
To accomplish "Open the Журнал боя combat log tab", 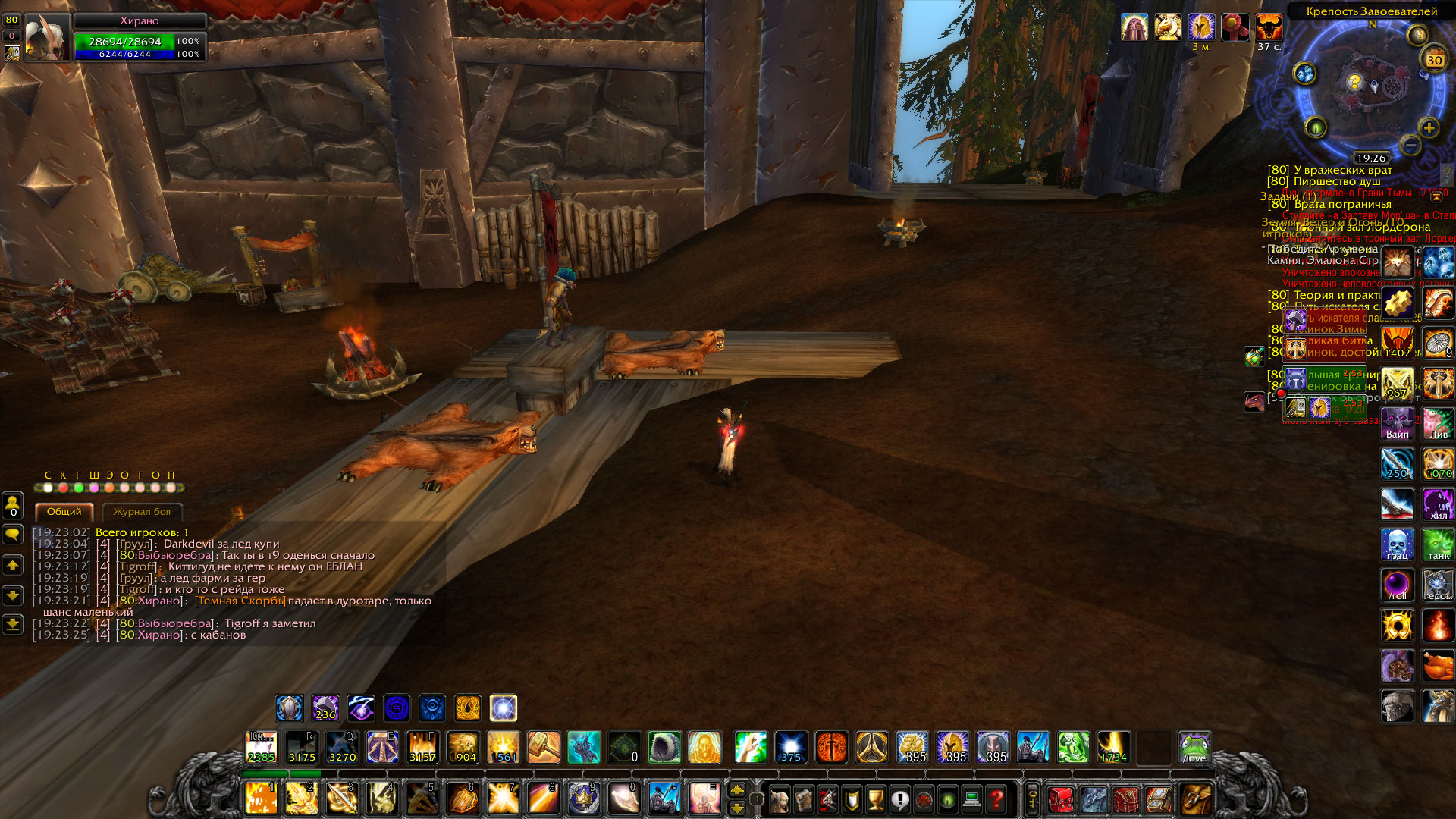I will [142, 512].
